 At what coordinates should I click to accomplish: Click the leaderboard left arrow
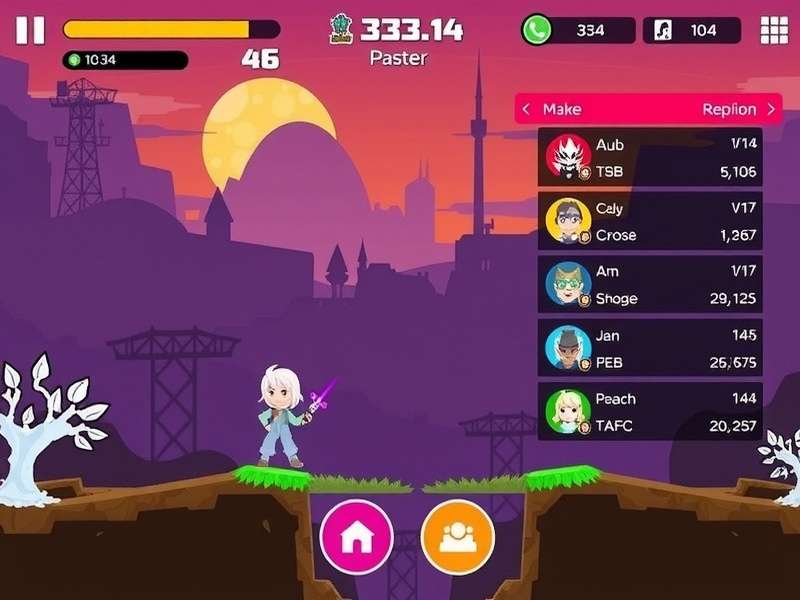[x=526, y=109]
